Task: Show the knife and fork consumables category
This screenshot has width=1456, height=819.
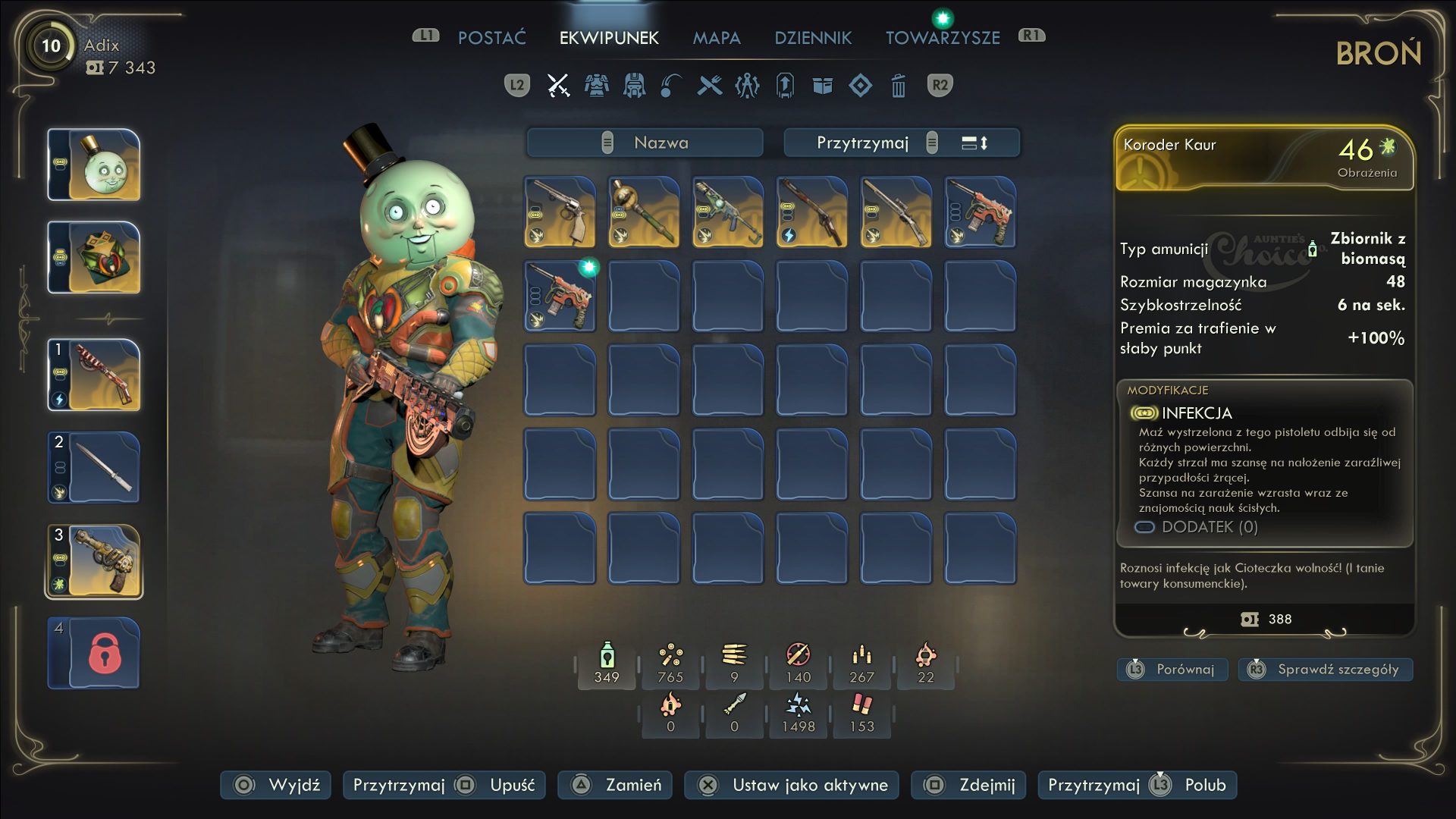Action: (x=710, y=86)
